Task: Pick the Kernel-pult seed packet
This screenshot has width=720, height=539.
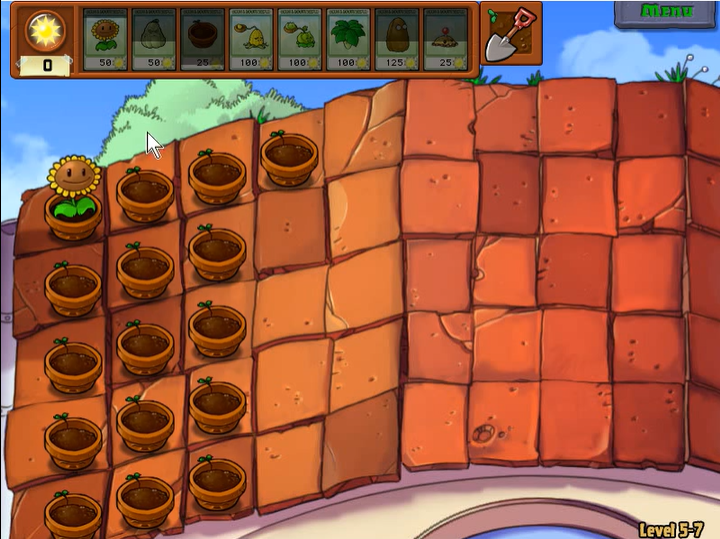Action: pos(251,40)
